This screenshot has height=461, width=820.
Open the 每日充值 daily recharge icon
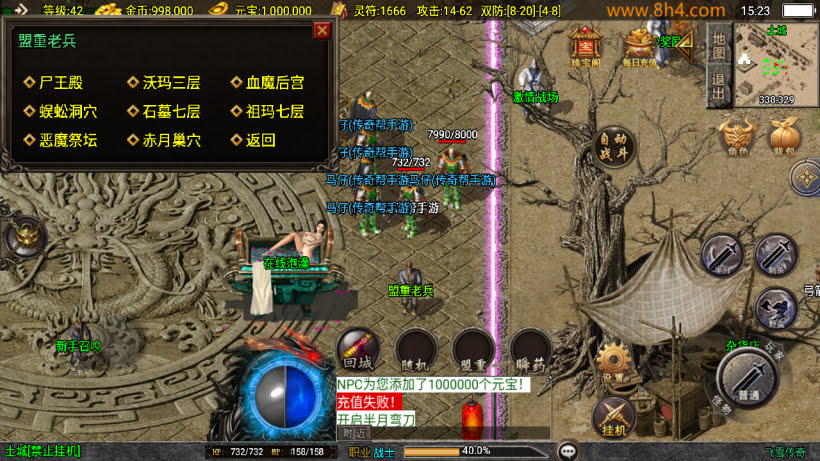[639, 46]
